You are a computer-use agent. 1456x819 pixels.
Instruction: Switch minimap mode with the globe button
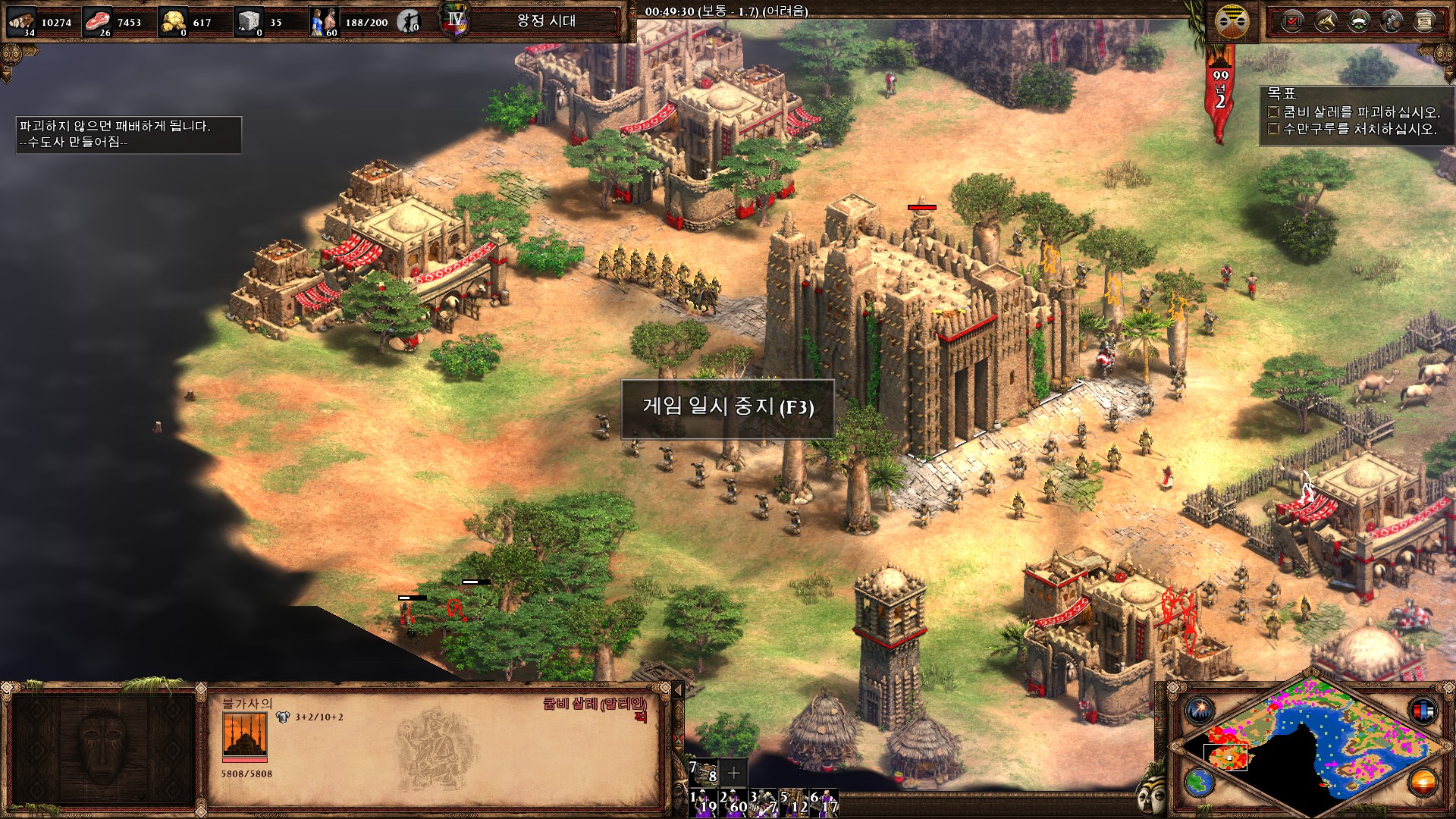pos(1200,782)
